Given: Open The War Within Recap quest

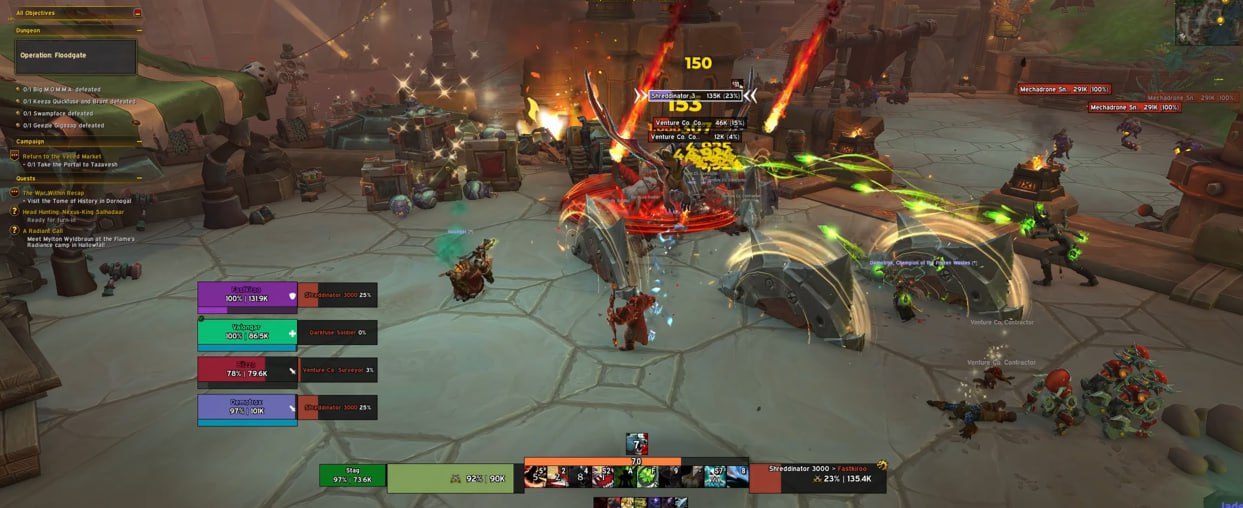Looking at the screenshot, I should [x=54, y=192].
